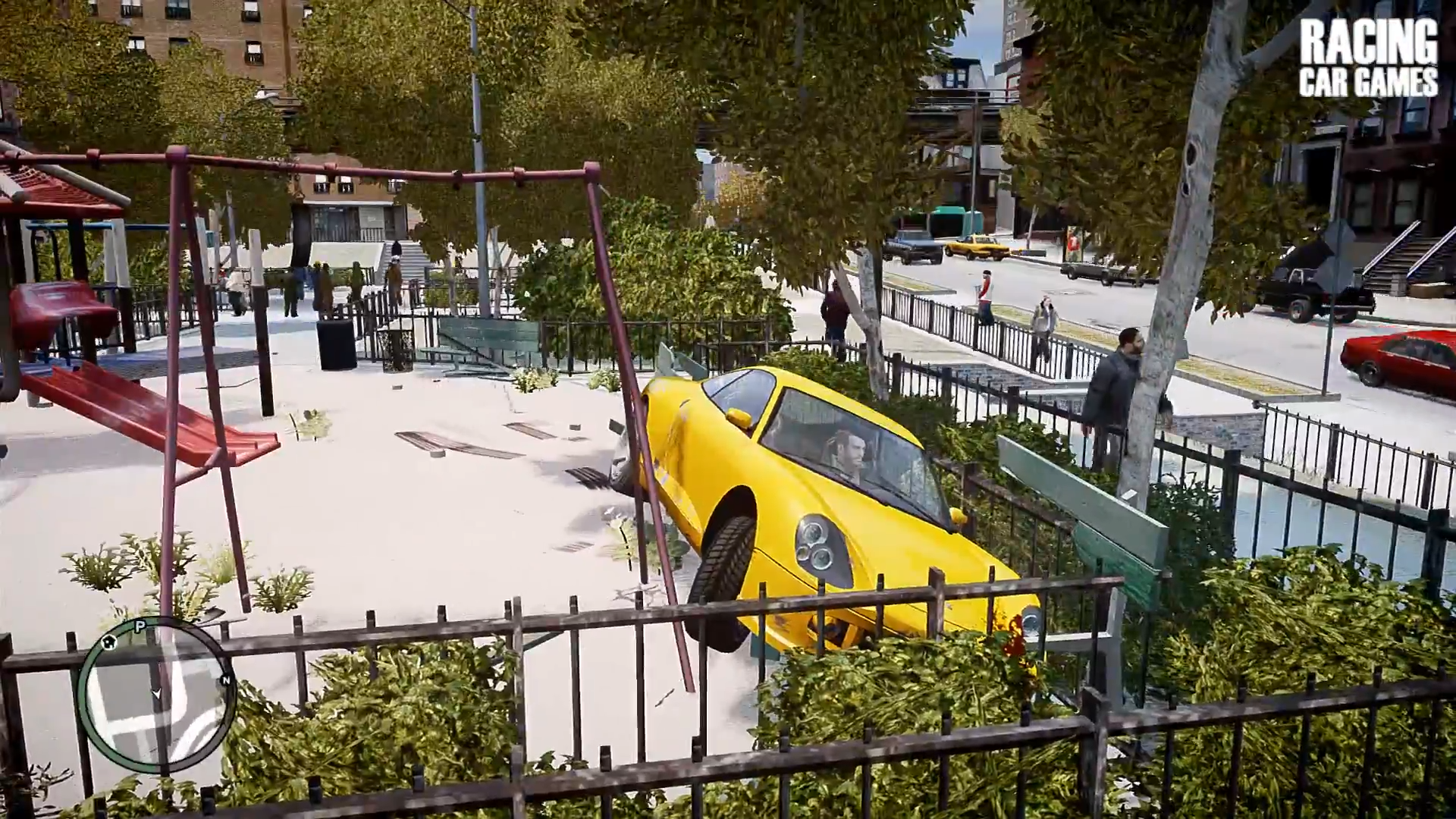The height and width of the screenshot is (819, 1456).
Task: Click the P parking marker on the minimap
Action: tap(140, 625)
